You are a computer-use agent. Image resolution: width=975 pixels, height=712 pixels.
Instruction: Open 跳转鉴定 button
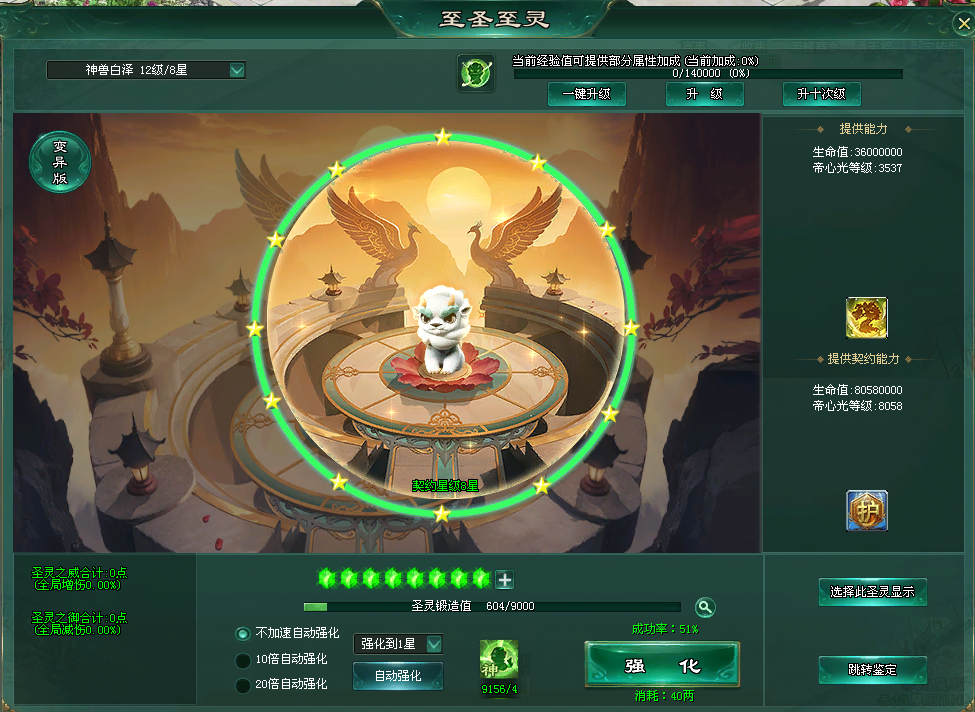point(872,669)
